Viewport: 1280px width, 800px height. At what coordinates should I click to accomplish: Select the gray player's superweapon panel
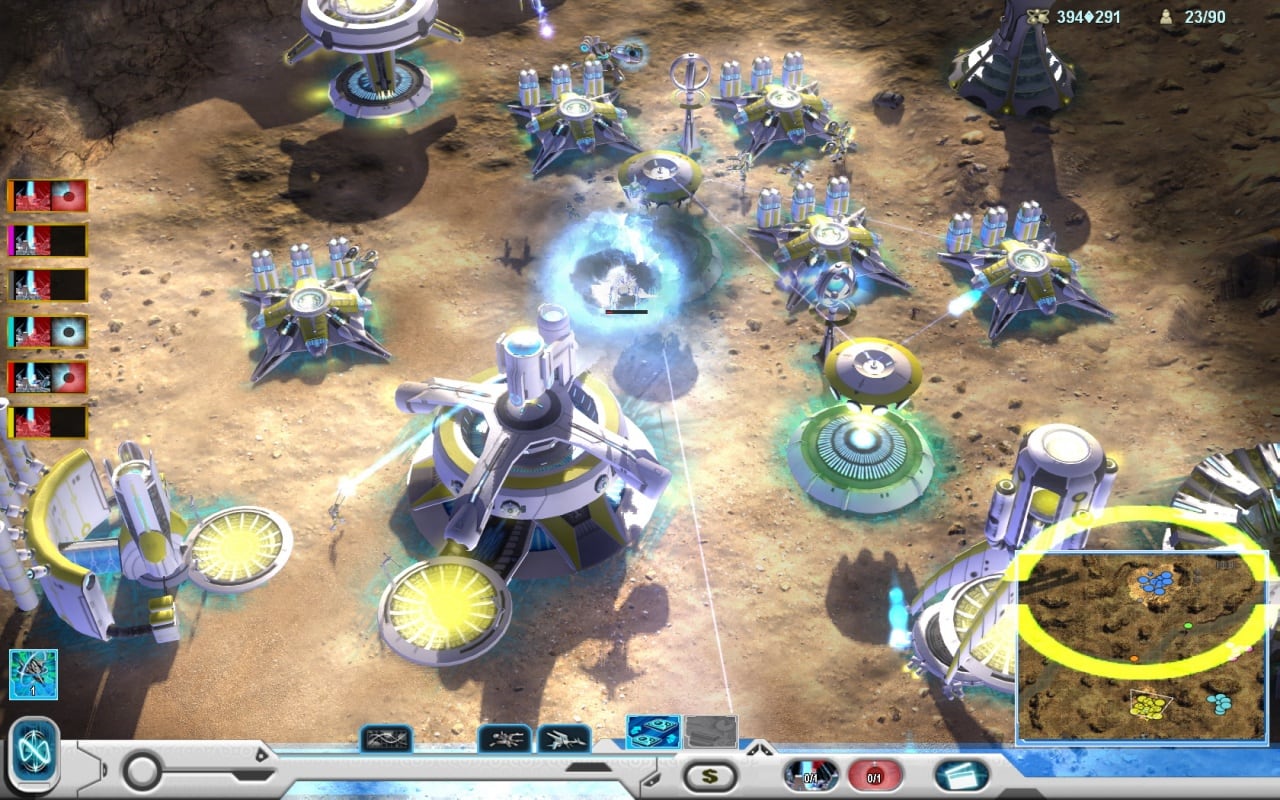coord(48,285)
